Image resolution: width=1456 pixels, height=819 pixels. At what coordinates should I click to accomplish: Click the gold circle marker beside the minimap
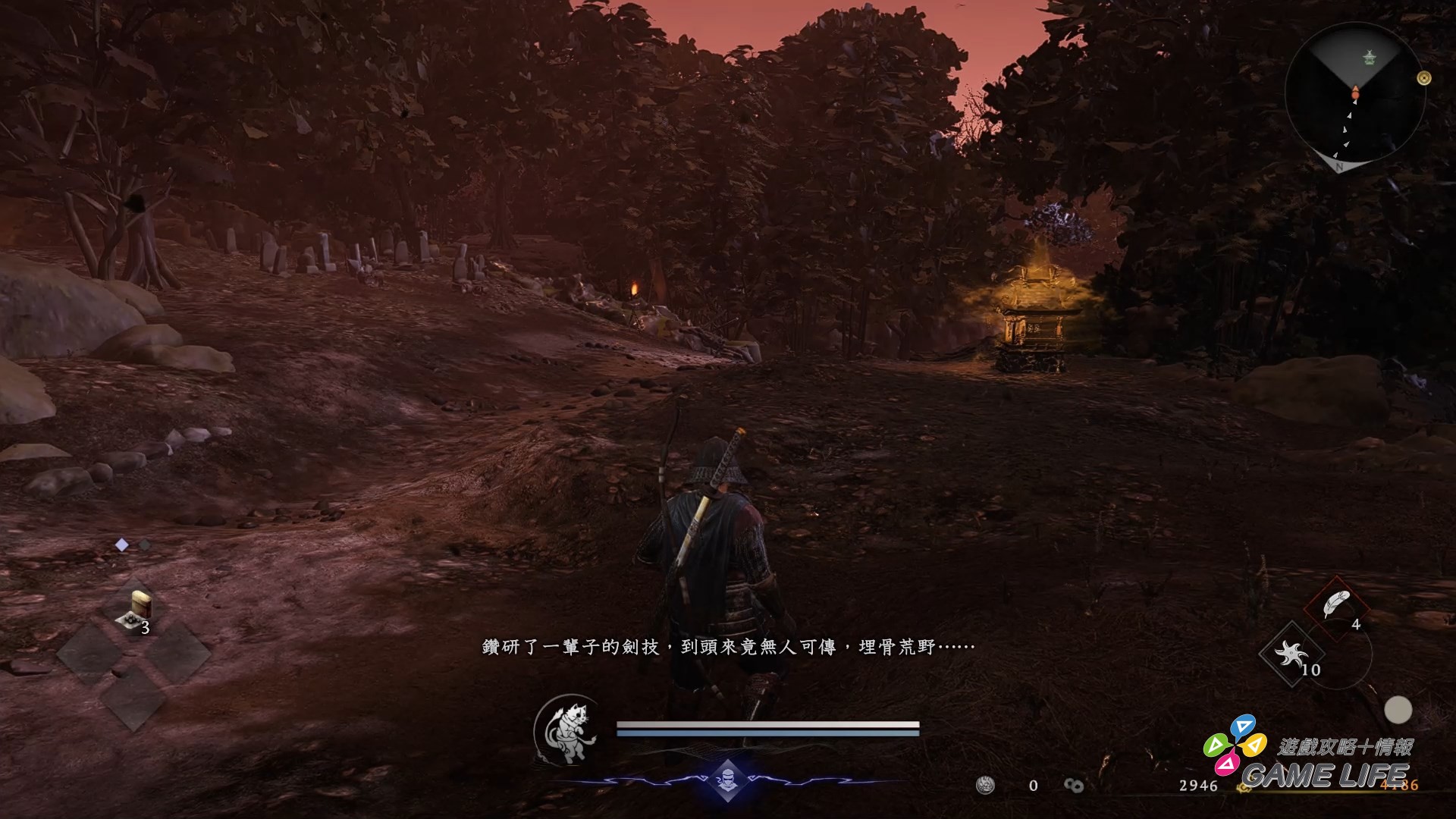[1423, 79]
